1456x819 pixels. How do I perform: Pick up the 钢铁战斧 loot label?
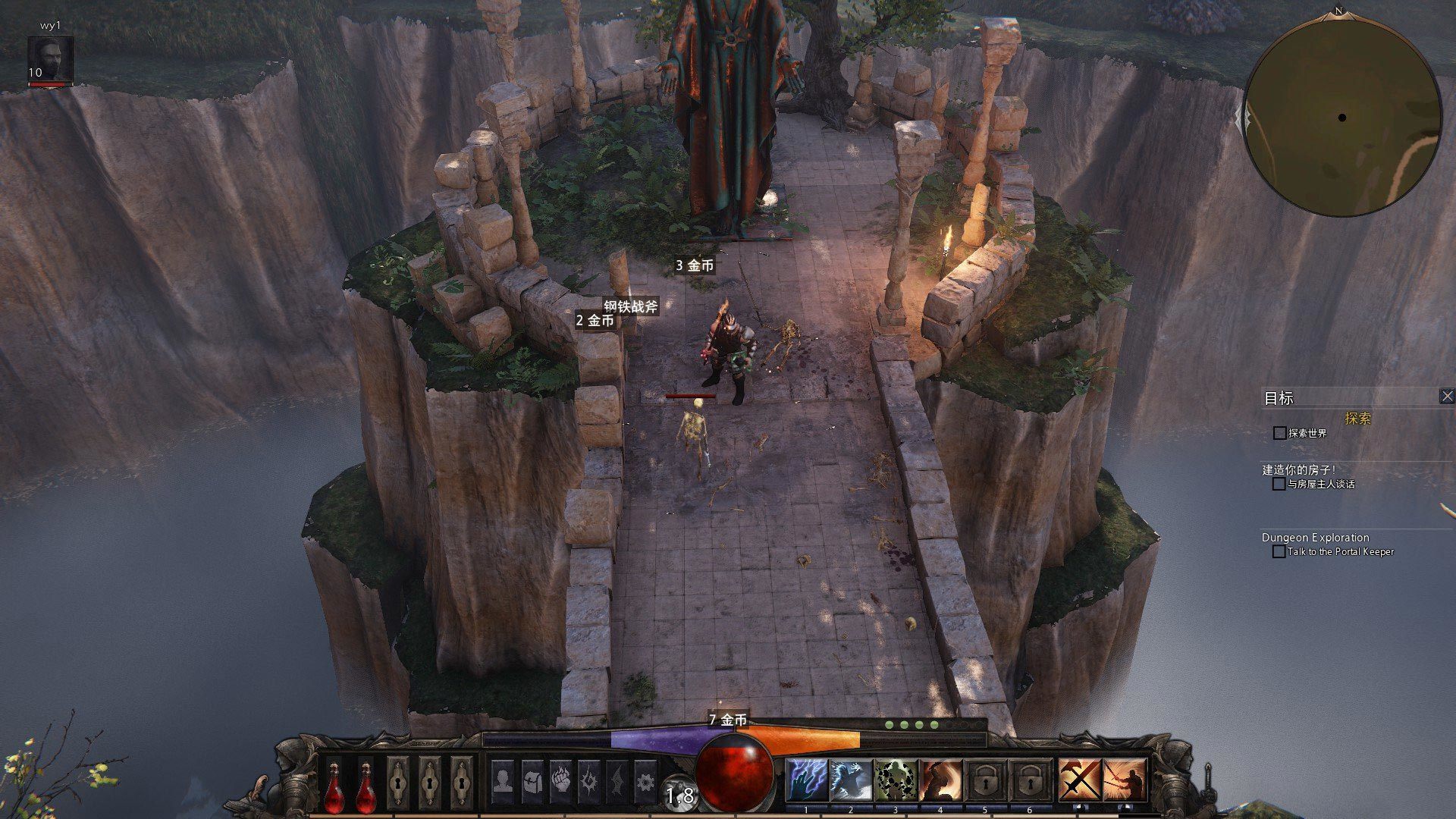pos(631,306)
